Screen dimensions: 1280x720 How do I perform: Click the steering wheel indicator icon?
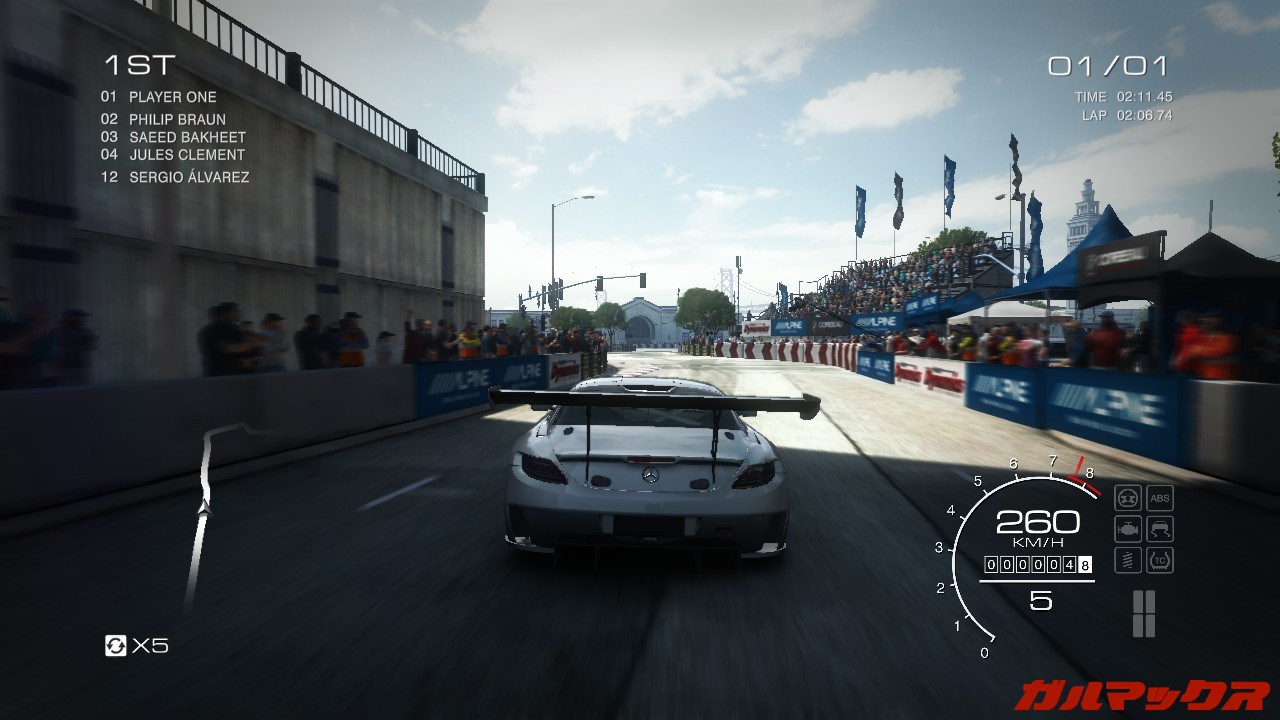1127,498
